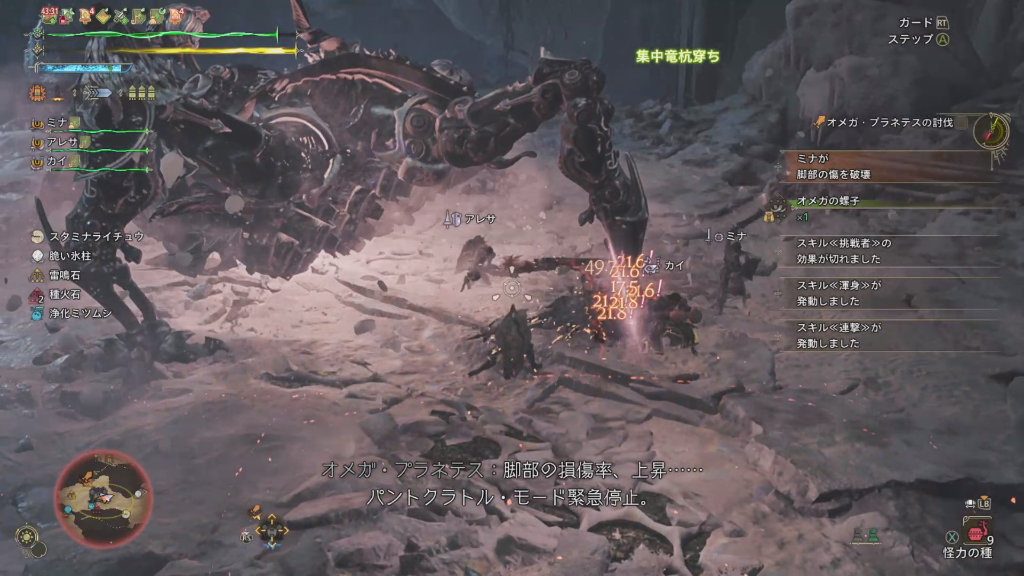Viewport: 1024px width, 576px height.
Task: Choose 脆い氷柱 from the nearby item list
Action: click(69, 255)
